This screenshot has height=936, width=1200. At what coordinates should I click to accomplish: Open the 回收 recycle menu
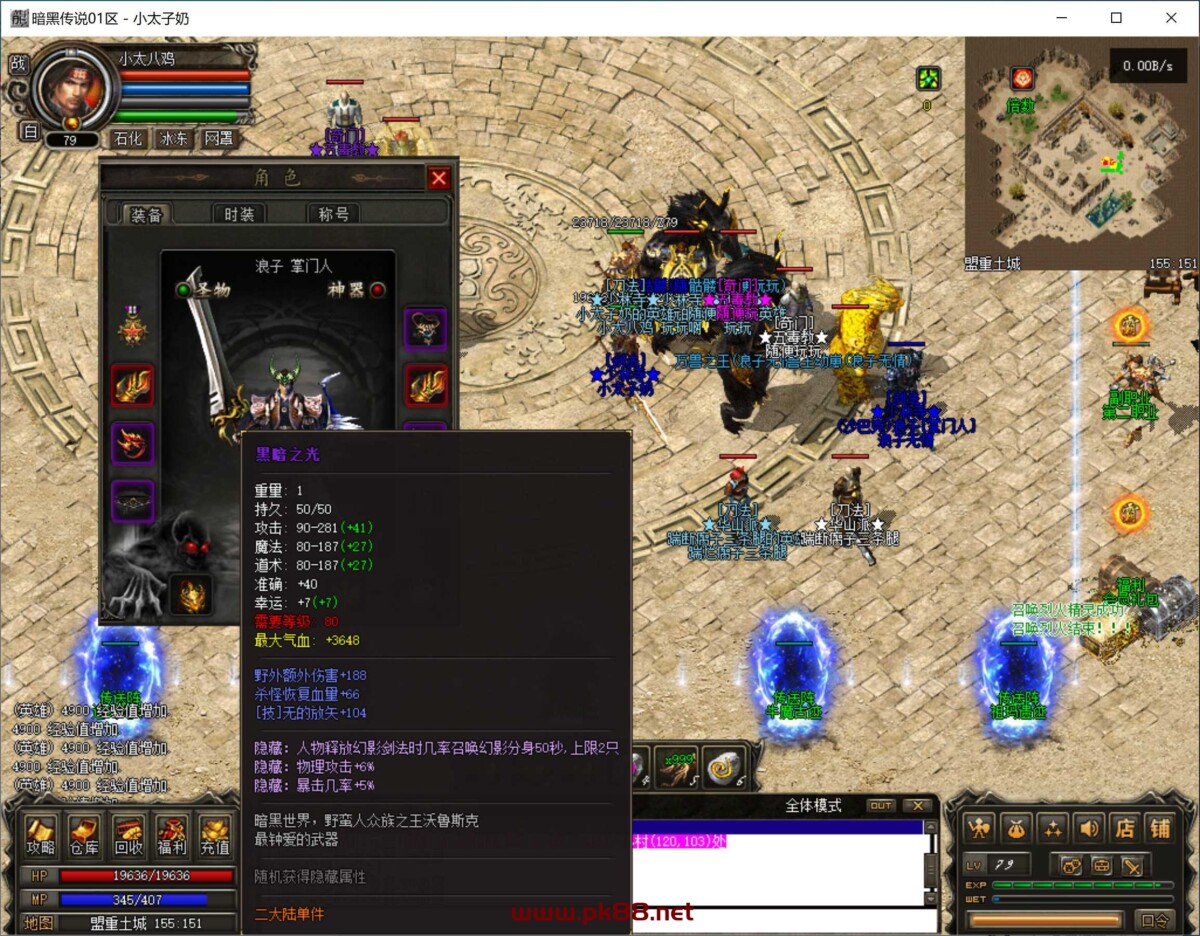click(x=129, y=836)
